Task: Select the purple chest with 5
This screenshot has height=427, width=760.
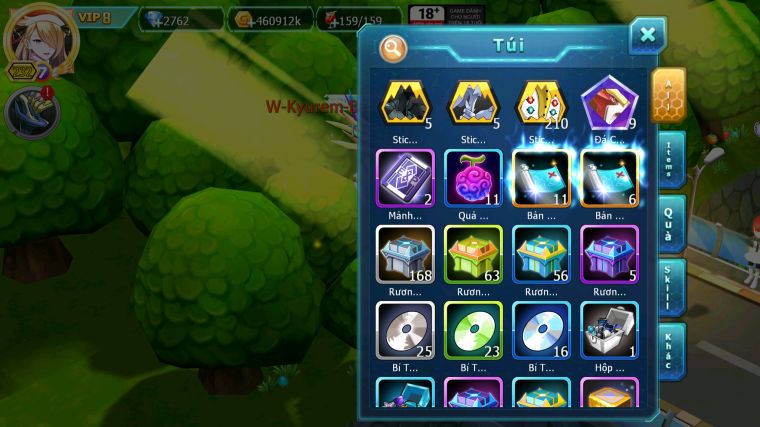Action: click(x=609, y=254)
